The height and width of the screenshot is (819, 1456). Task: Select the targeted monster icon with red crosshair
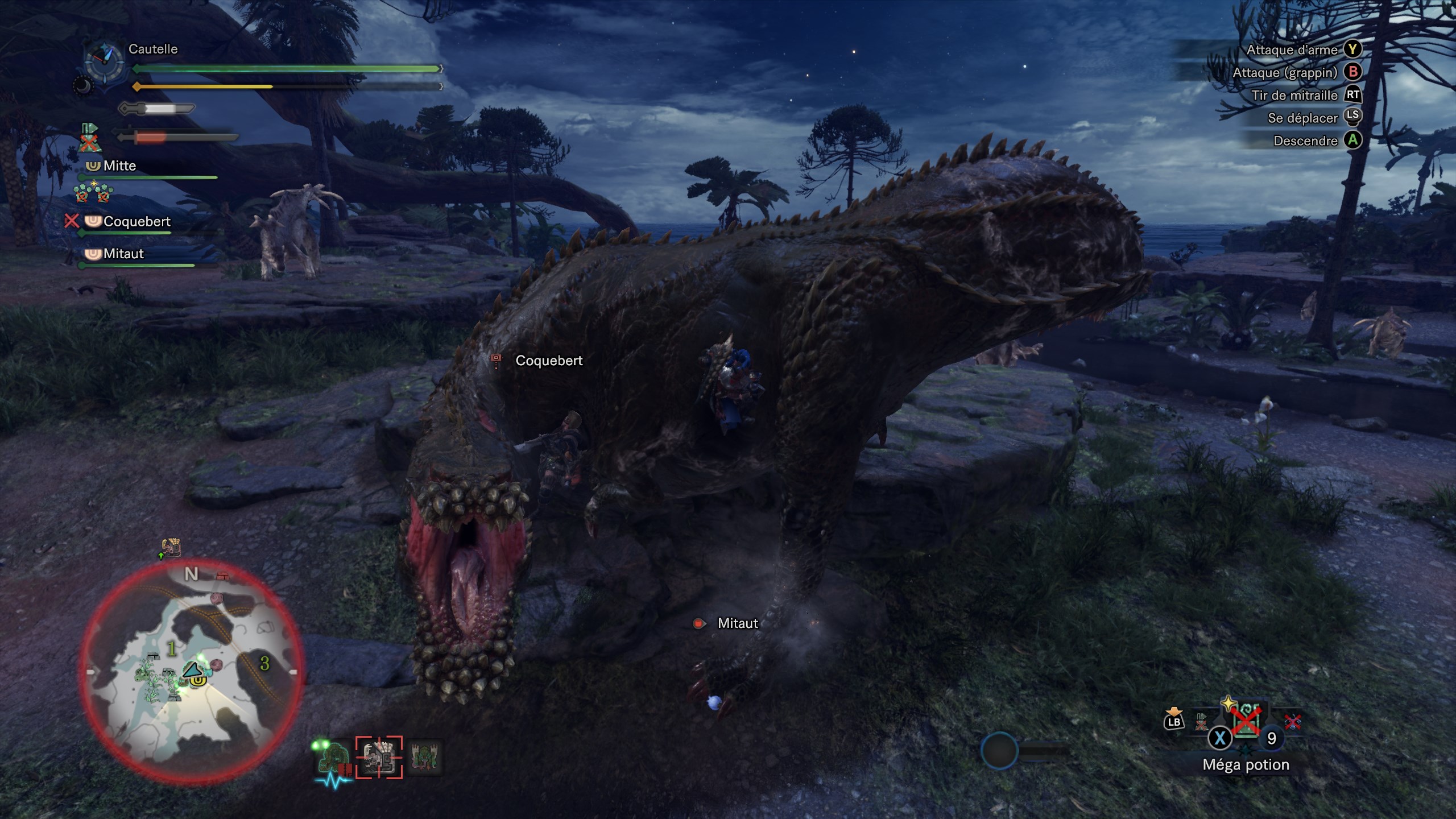click(379, 757)
